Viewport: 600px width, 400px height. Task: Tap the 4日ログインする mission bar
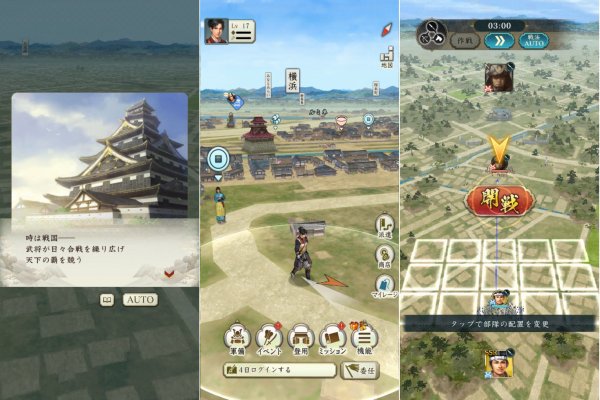pos(279,371)
